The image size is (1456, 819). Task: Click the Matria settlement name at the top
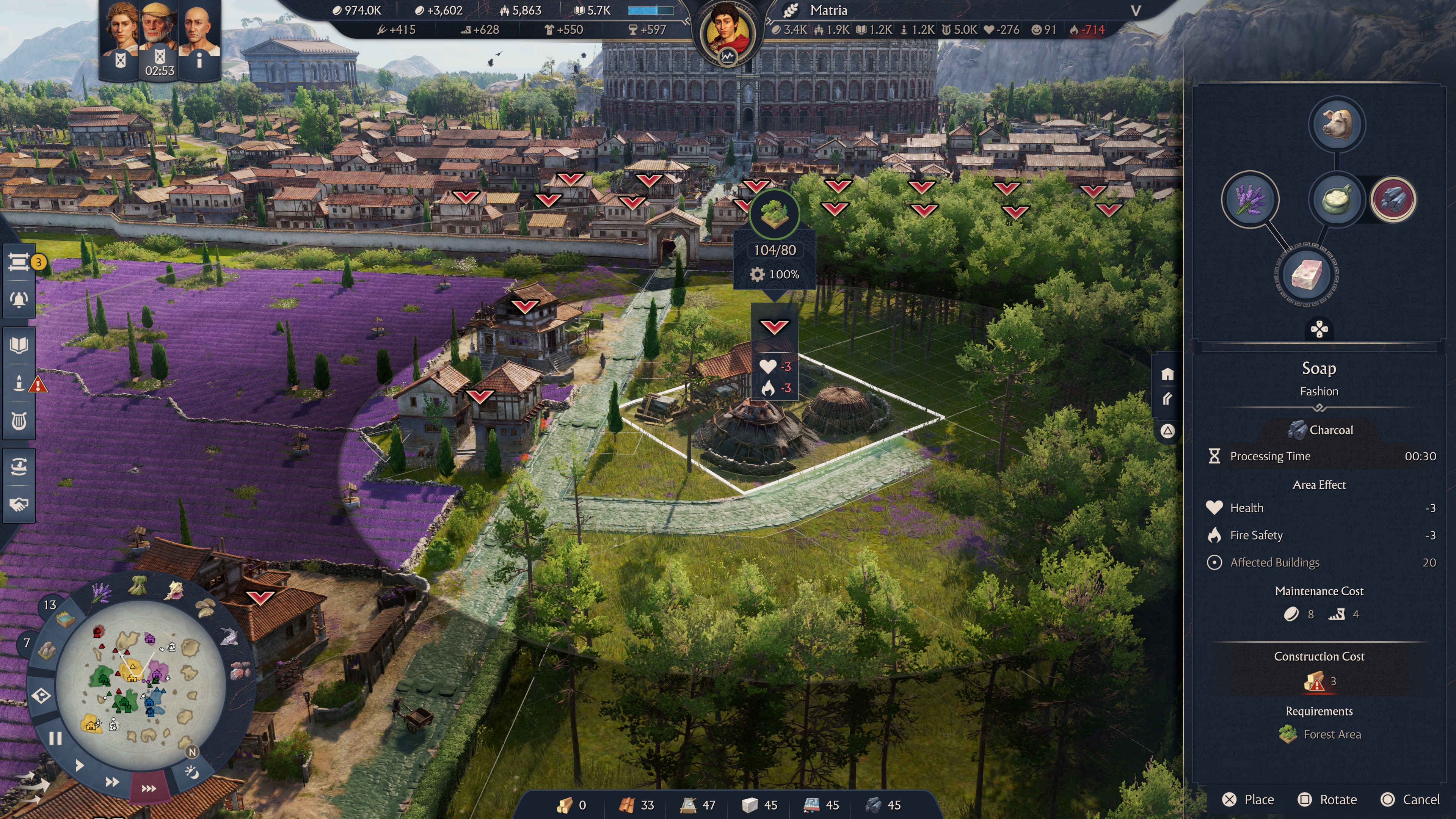pyautogui.click(x=828, y=10)
